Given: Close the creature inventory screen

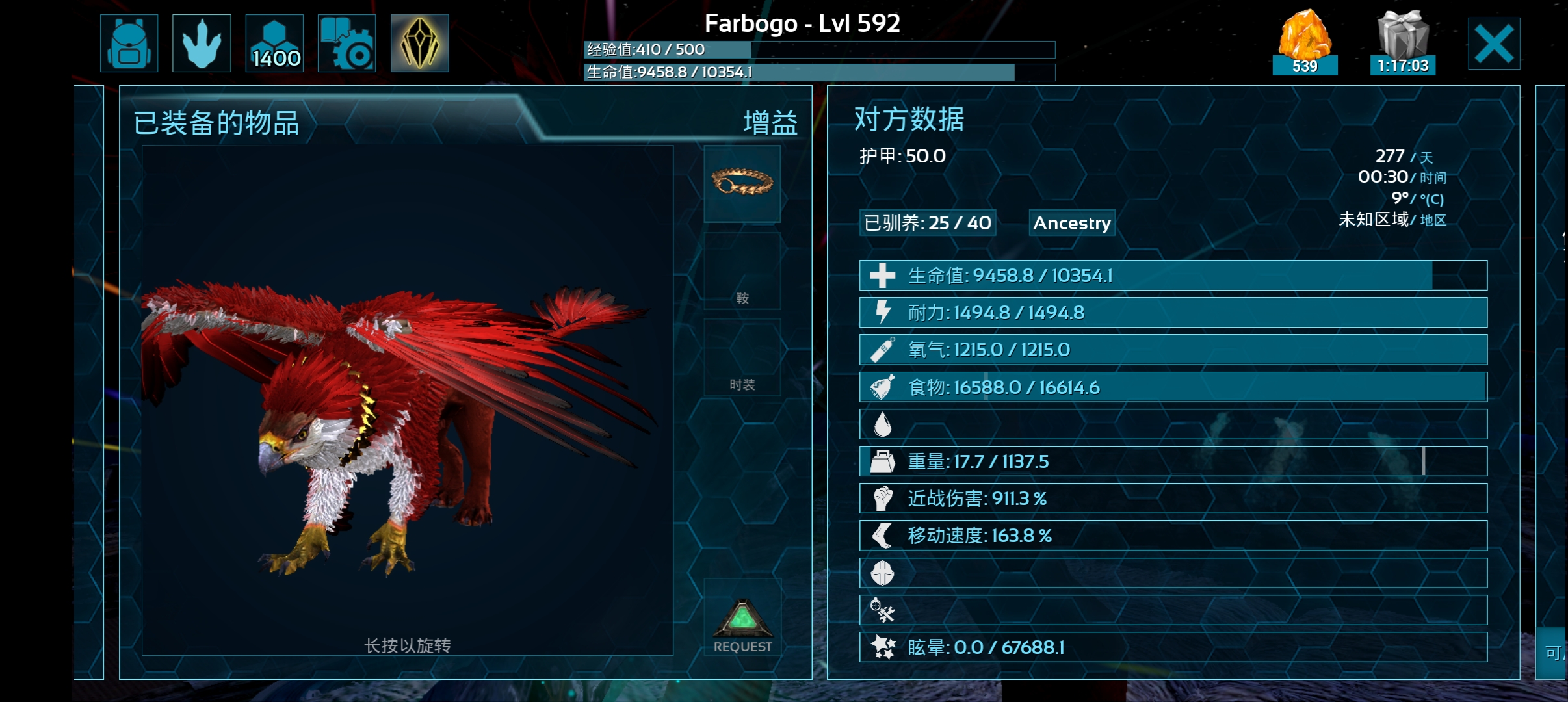Looking at the screenshot, I should click(1493, 44).
